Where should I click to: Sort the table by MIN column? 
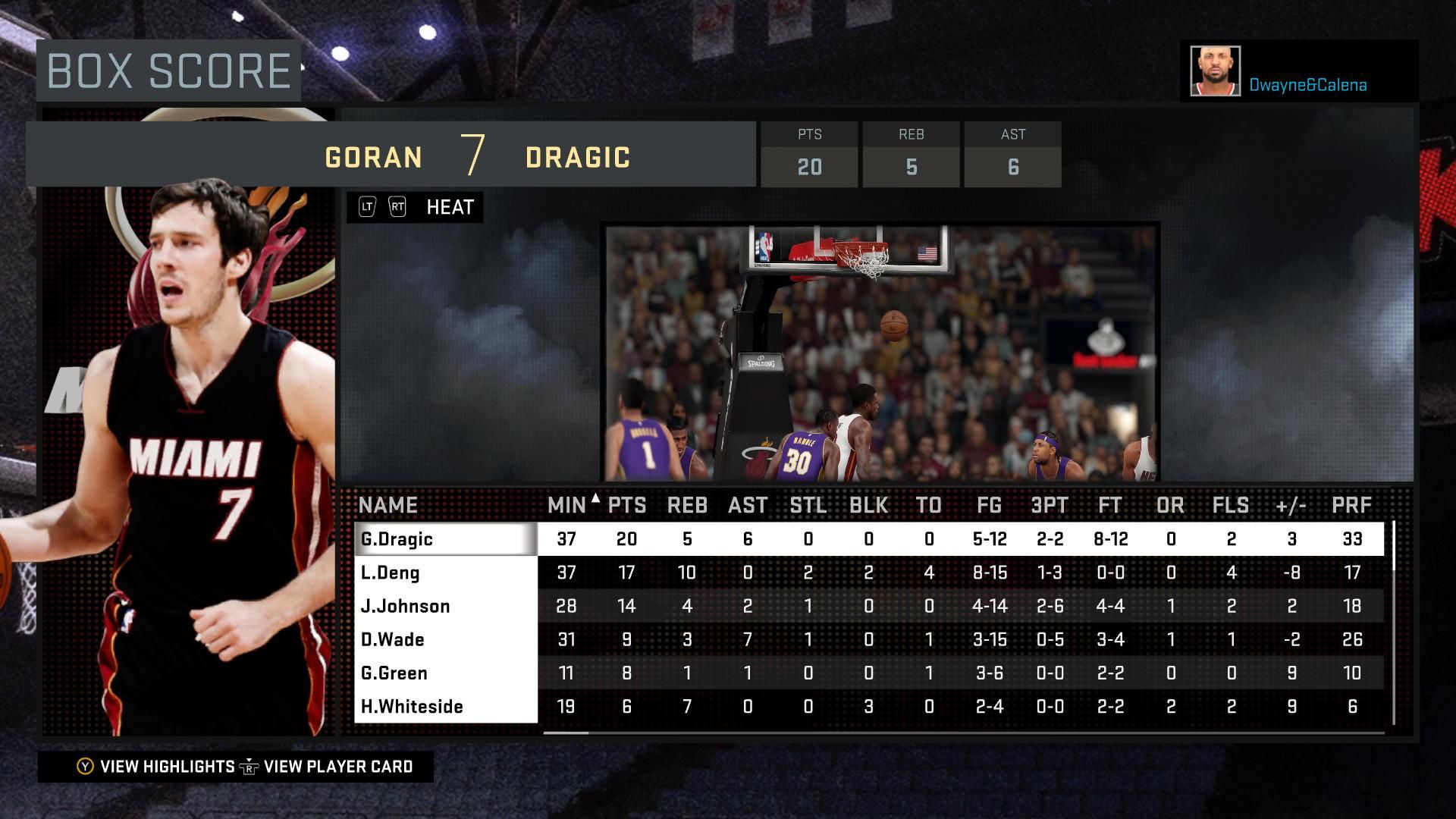pos(566,505)
